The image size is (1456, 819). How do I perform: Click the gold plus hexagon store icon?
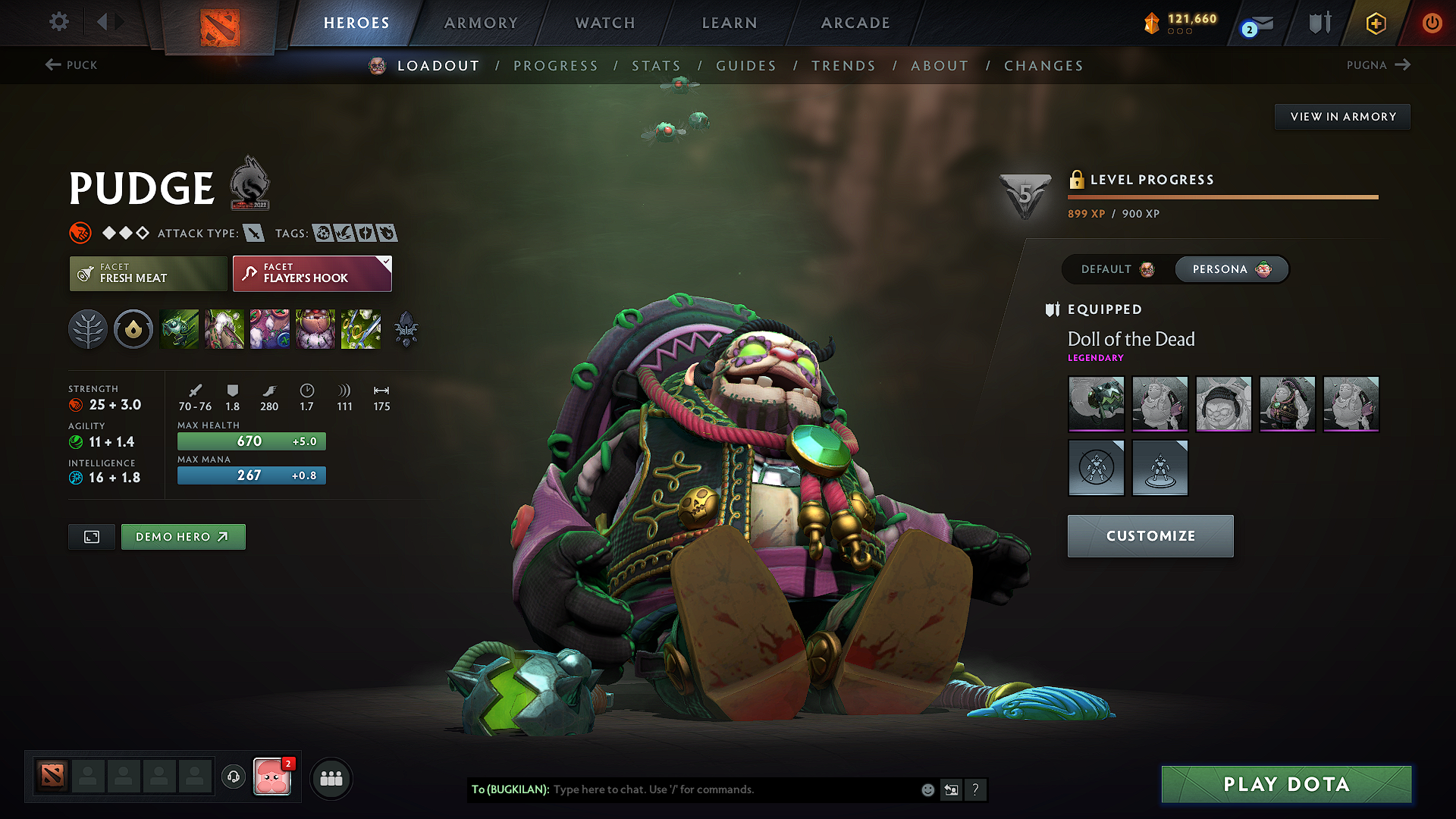point(1375,23)
